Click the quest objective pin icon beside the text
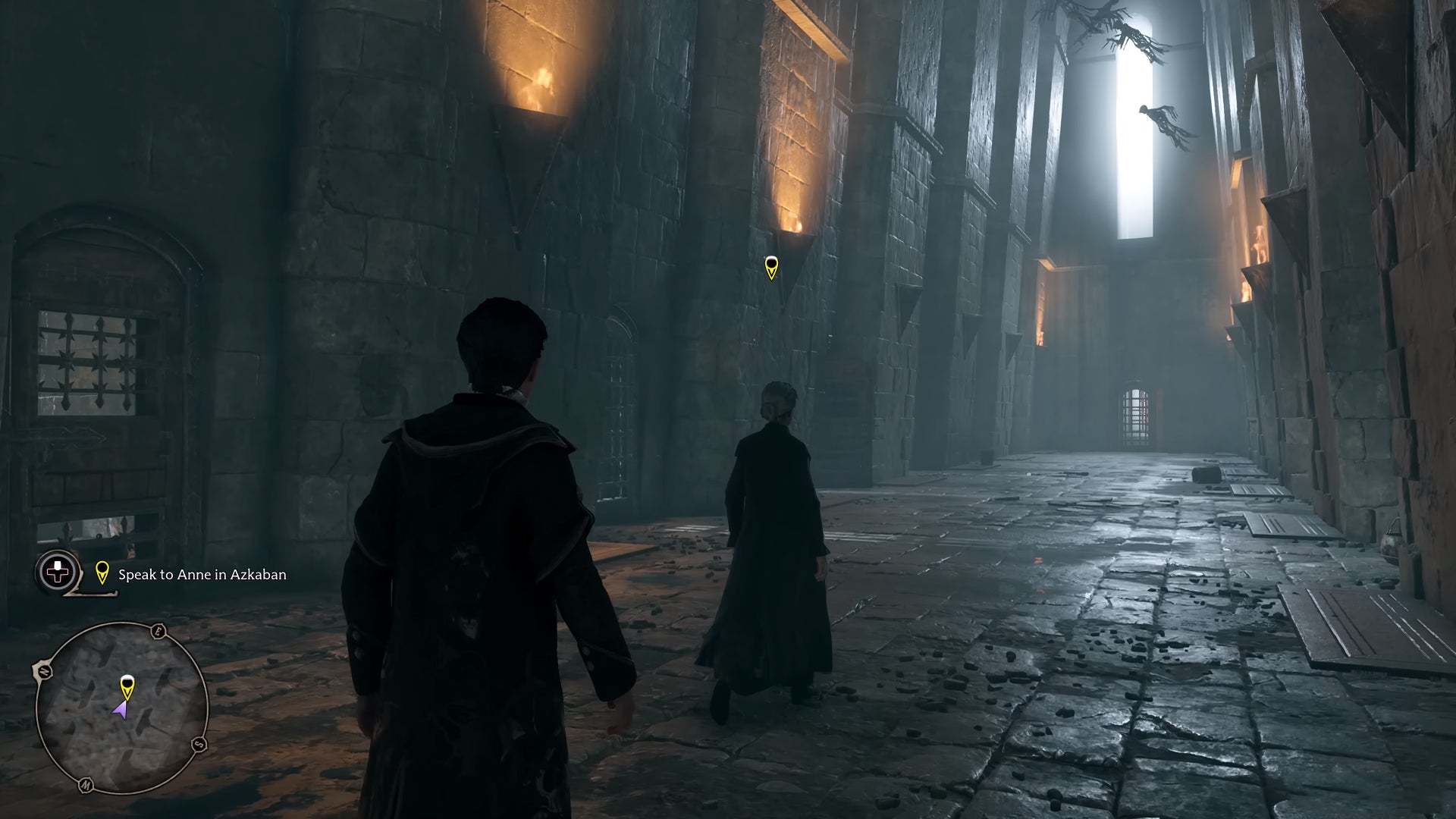The width and height of the screenshot is (1456, 819). 102,574
